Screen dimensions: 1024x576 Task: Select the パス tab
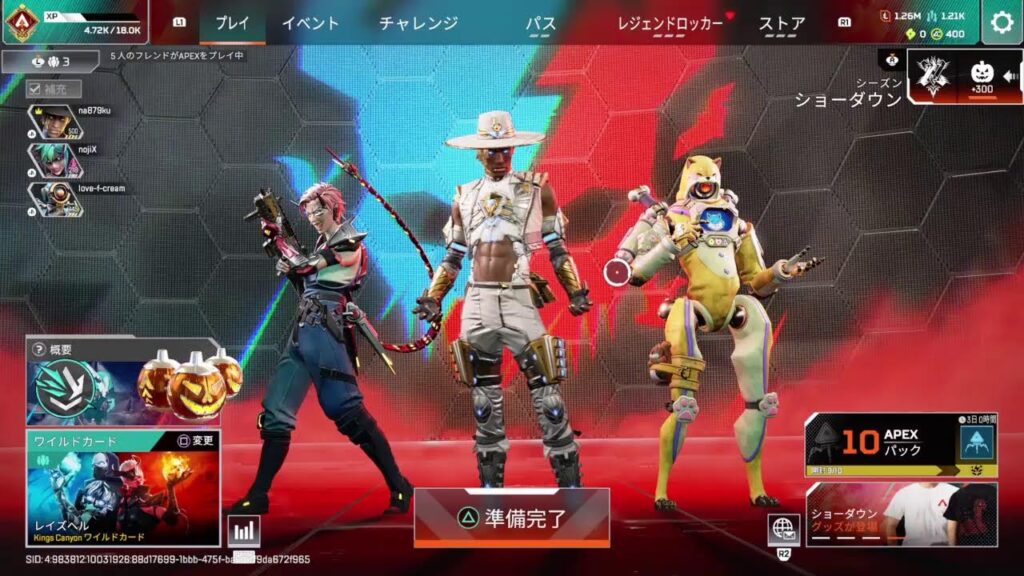[541, 23]
